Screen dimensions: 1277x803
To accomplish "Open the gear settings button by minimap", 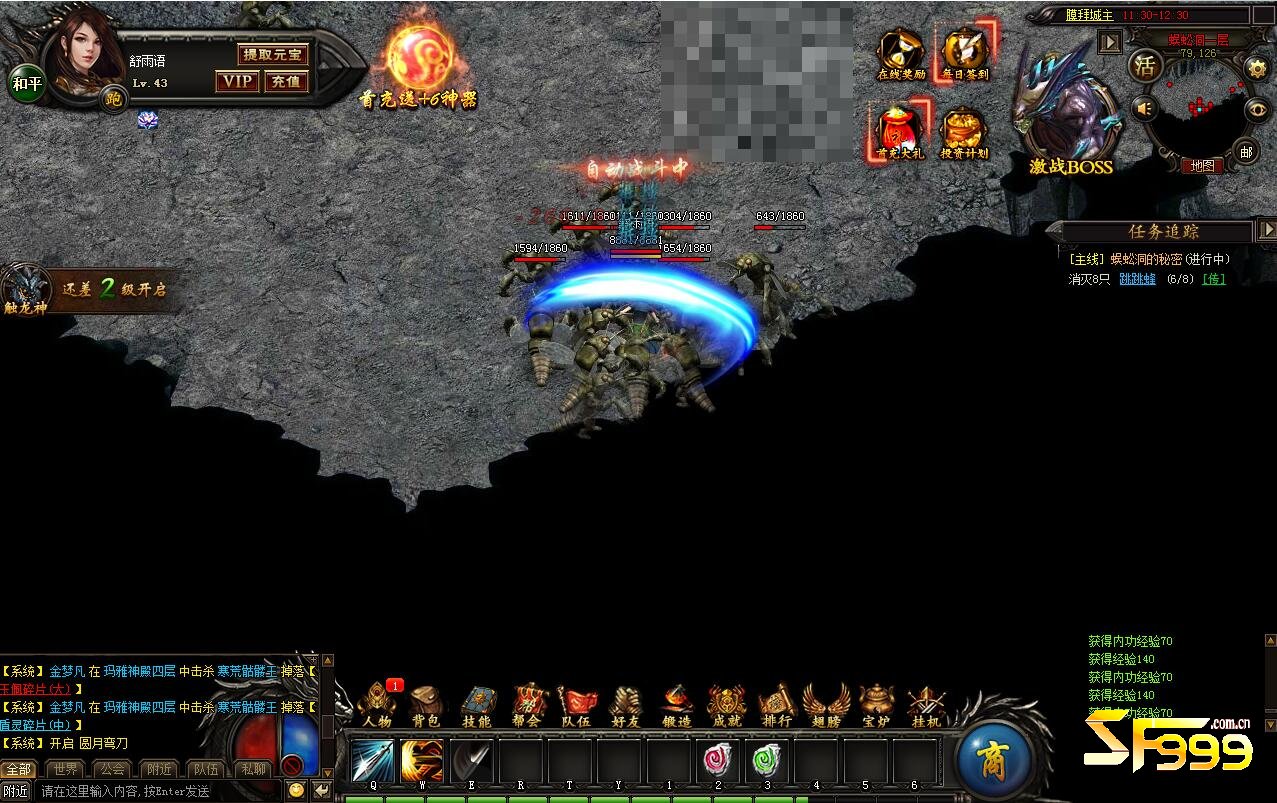I will coord(1256,67).
